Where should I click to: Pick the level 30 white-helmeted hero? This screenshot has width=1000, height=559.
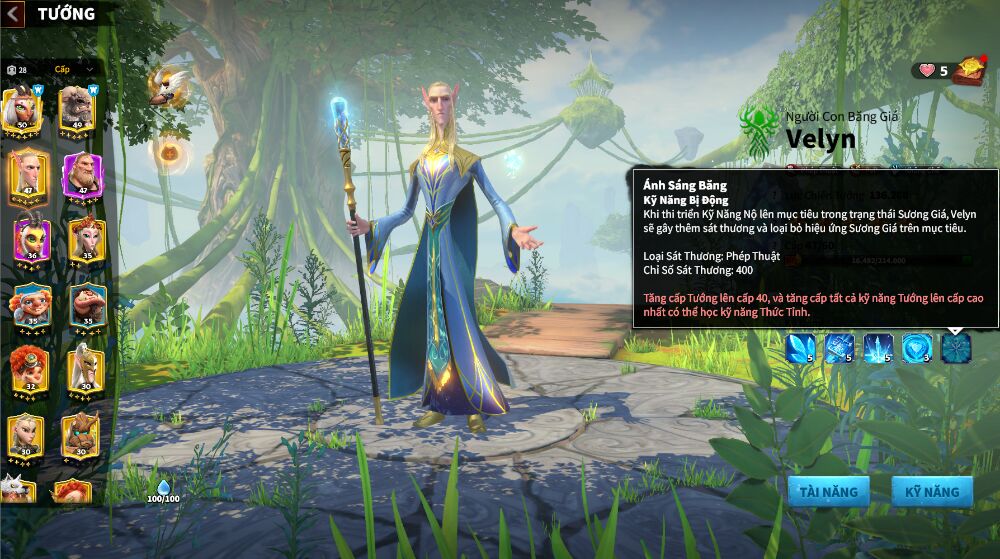point(84,370)
